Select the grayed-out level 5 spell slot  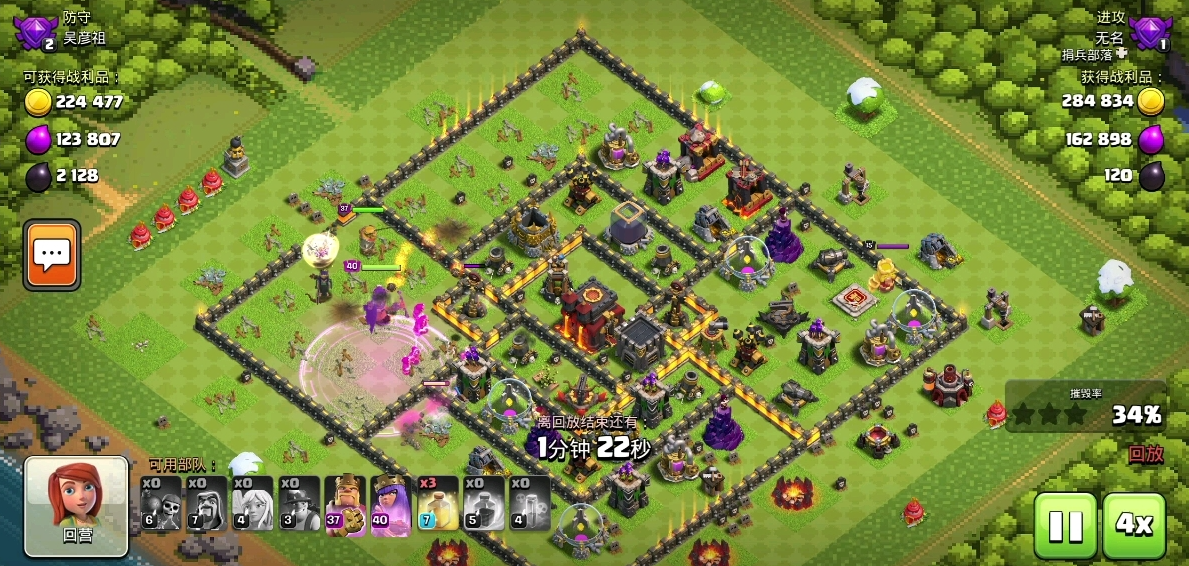tap(483, 503)
